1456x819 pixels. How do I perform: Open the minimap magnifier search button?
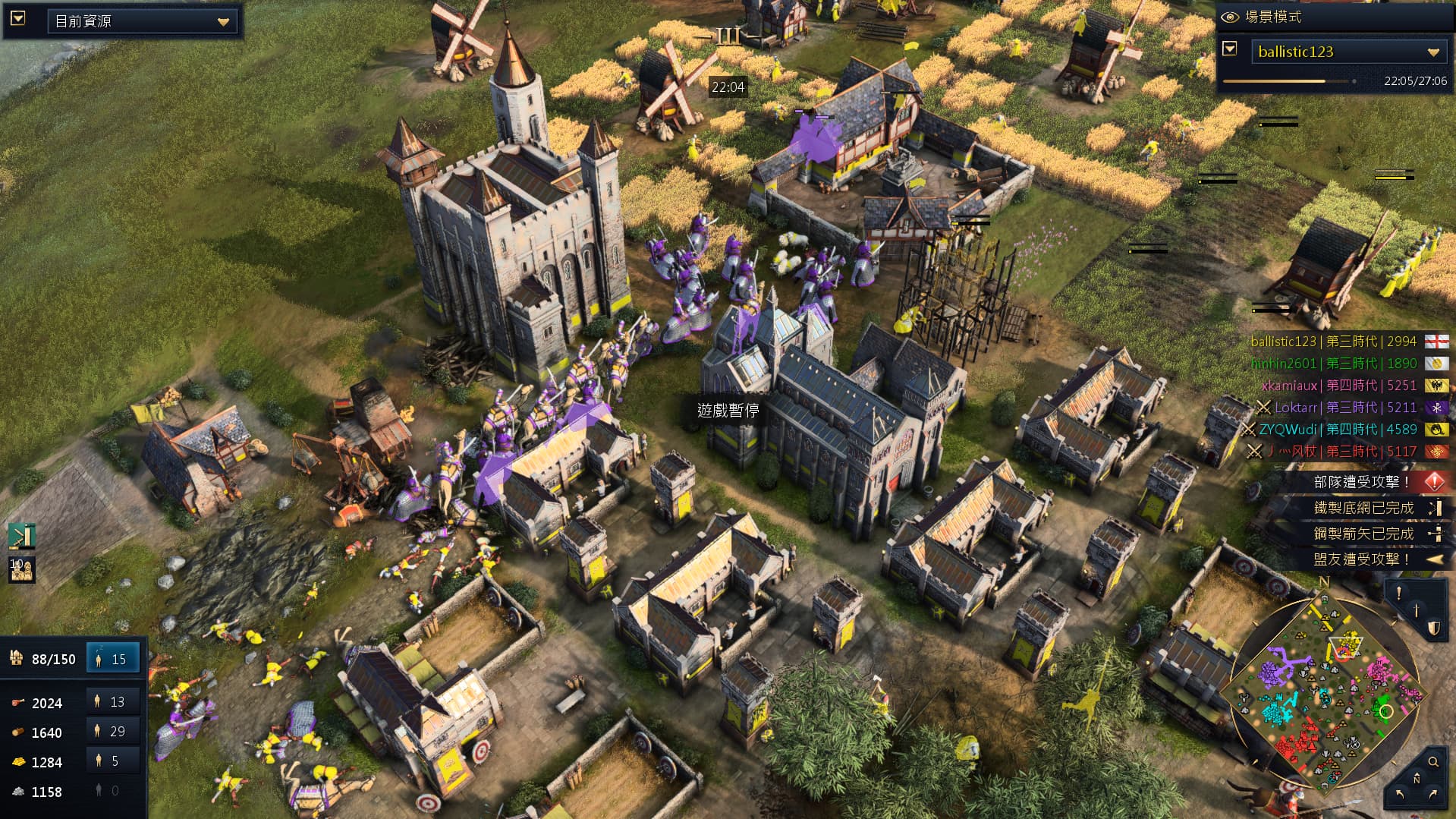click(1433, 761)
